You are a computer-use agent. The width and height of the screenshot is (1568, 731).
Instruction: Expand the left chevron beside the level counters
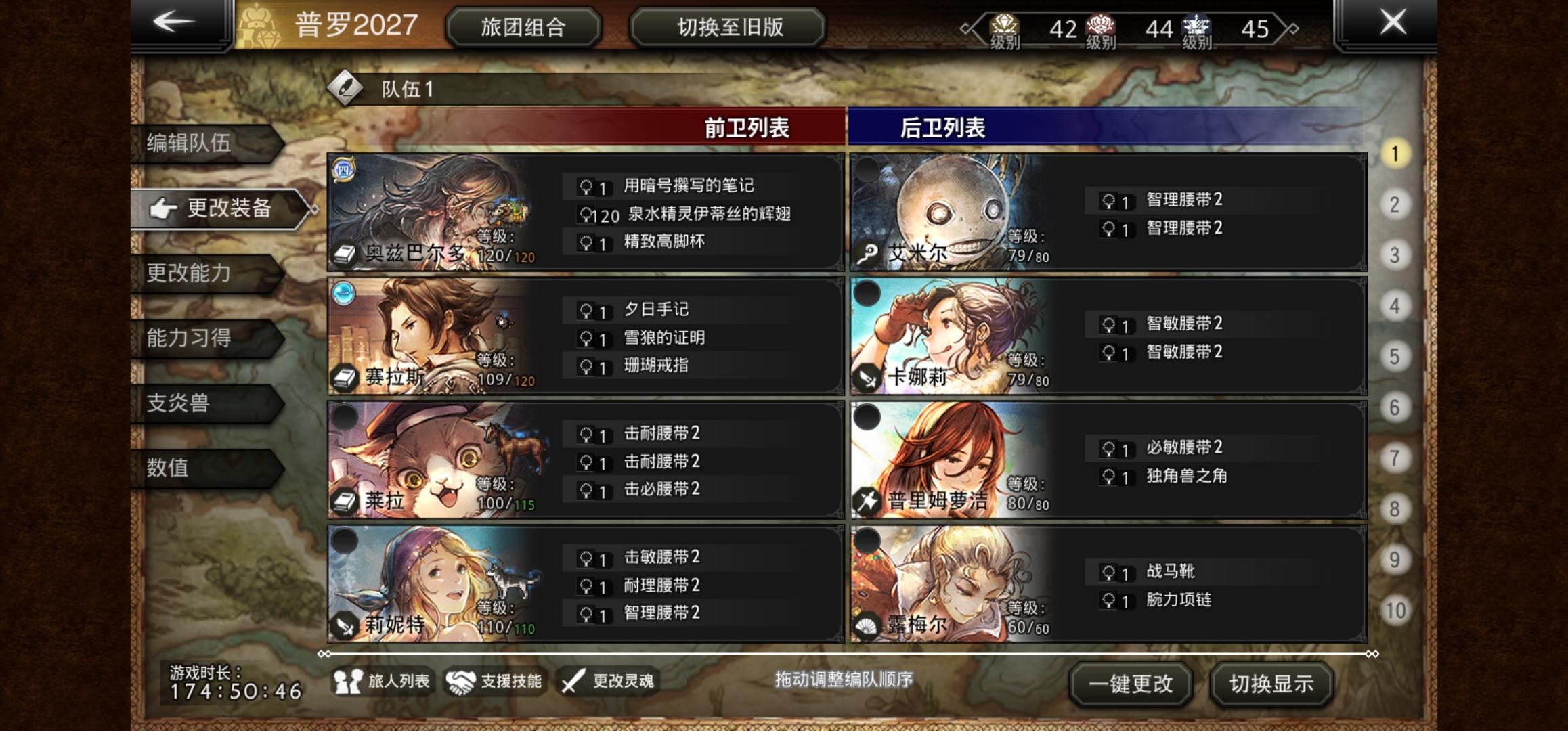click(x=965, y=28)
